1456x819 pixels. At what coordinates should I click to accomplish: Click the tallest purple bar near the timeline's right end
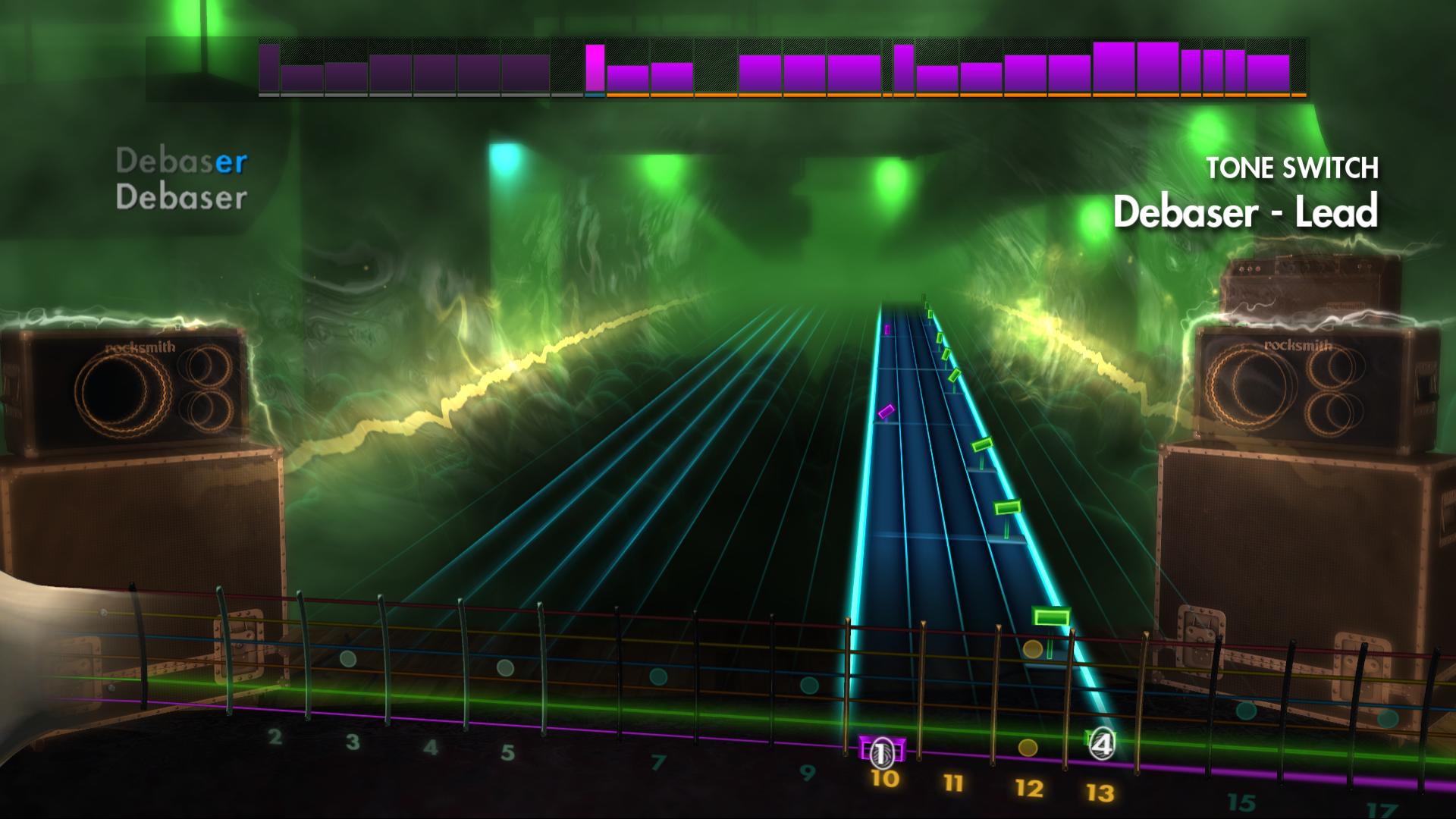(1112, 67)
